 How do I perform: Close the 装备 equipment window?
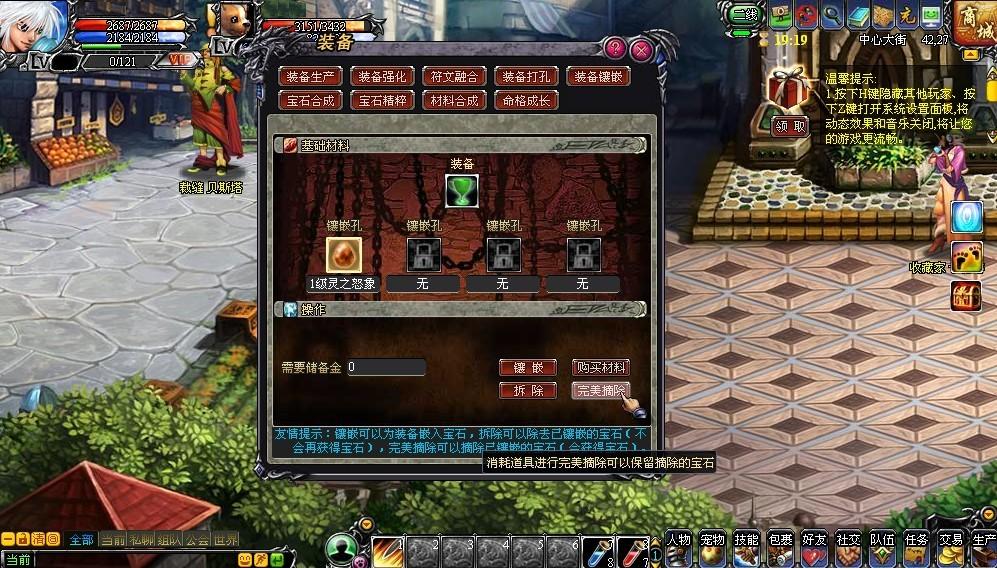click(x=641, y=50)
